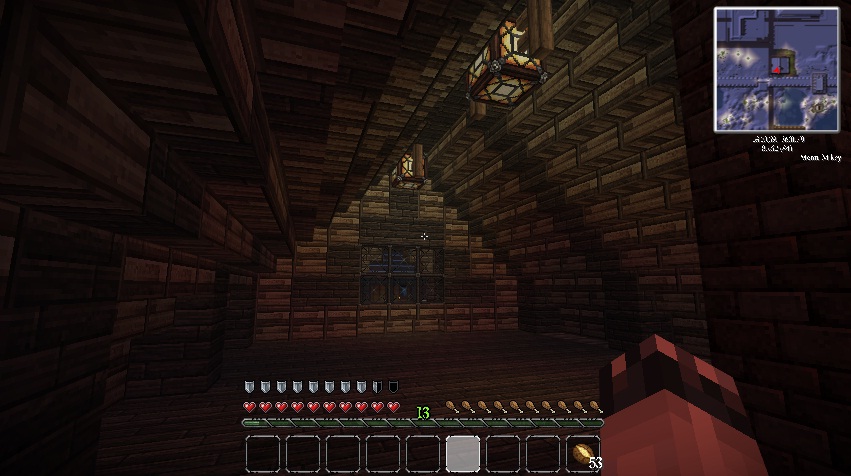This screenshot has height=476, width=851.
Task: Click the red player arrow on the minimap
Action: 776,70
